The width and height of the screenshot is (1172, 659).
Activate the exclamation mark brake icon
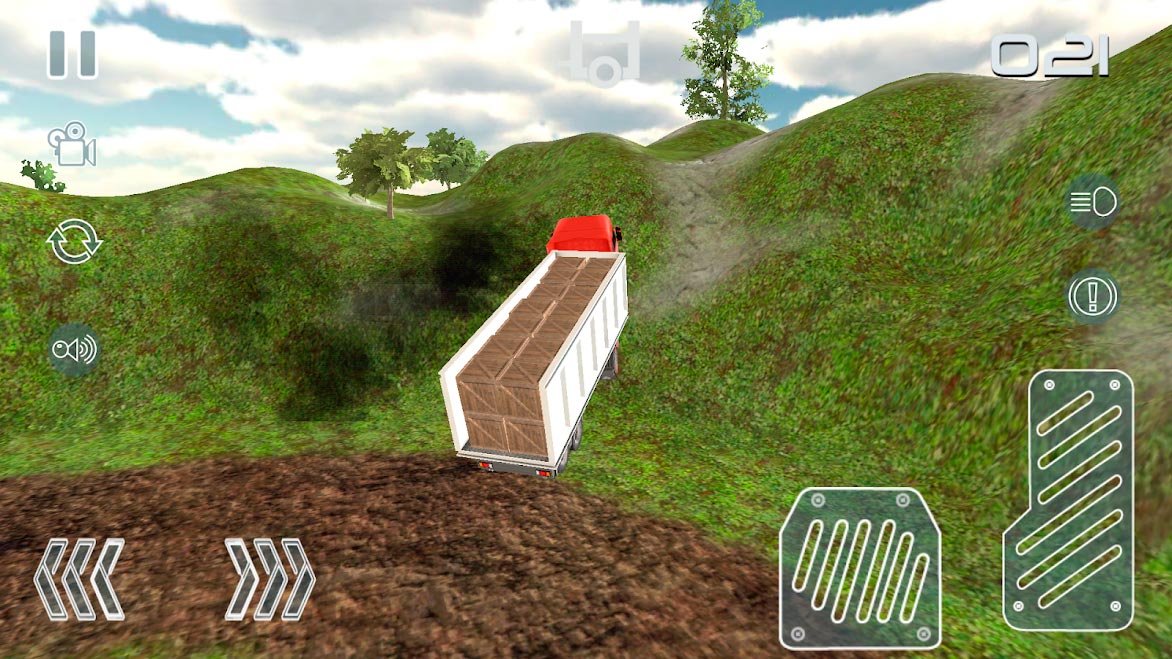pos(1093,297)
